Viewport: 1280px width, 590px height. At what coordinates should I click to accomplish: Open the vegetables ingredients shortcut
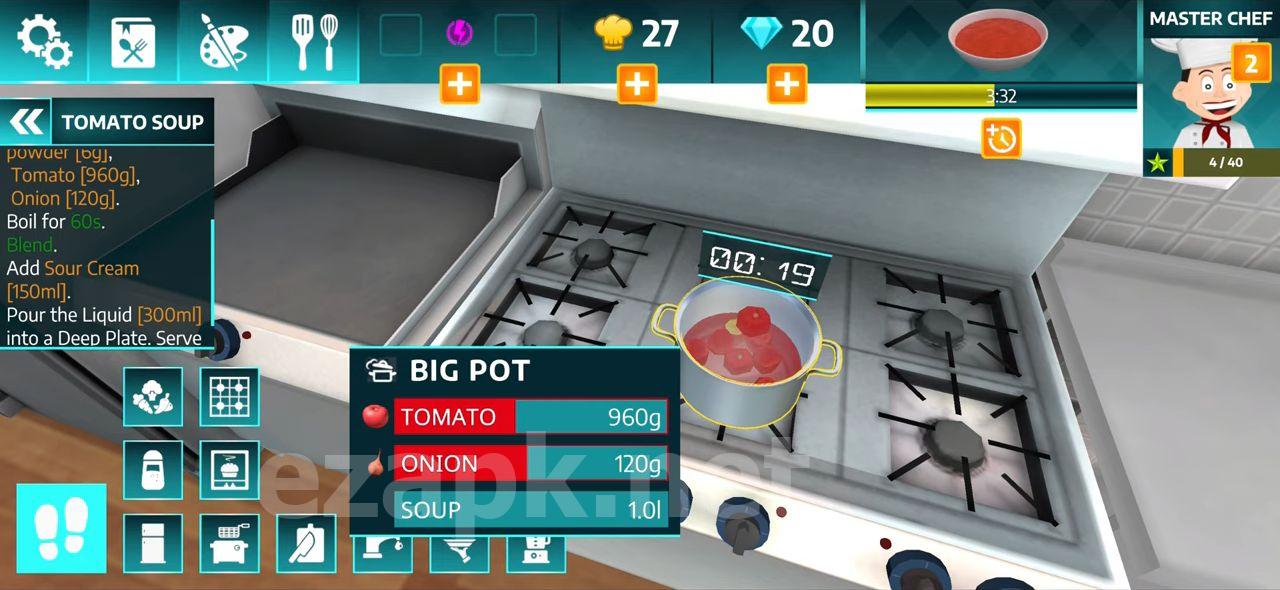pos(153,397)
